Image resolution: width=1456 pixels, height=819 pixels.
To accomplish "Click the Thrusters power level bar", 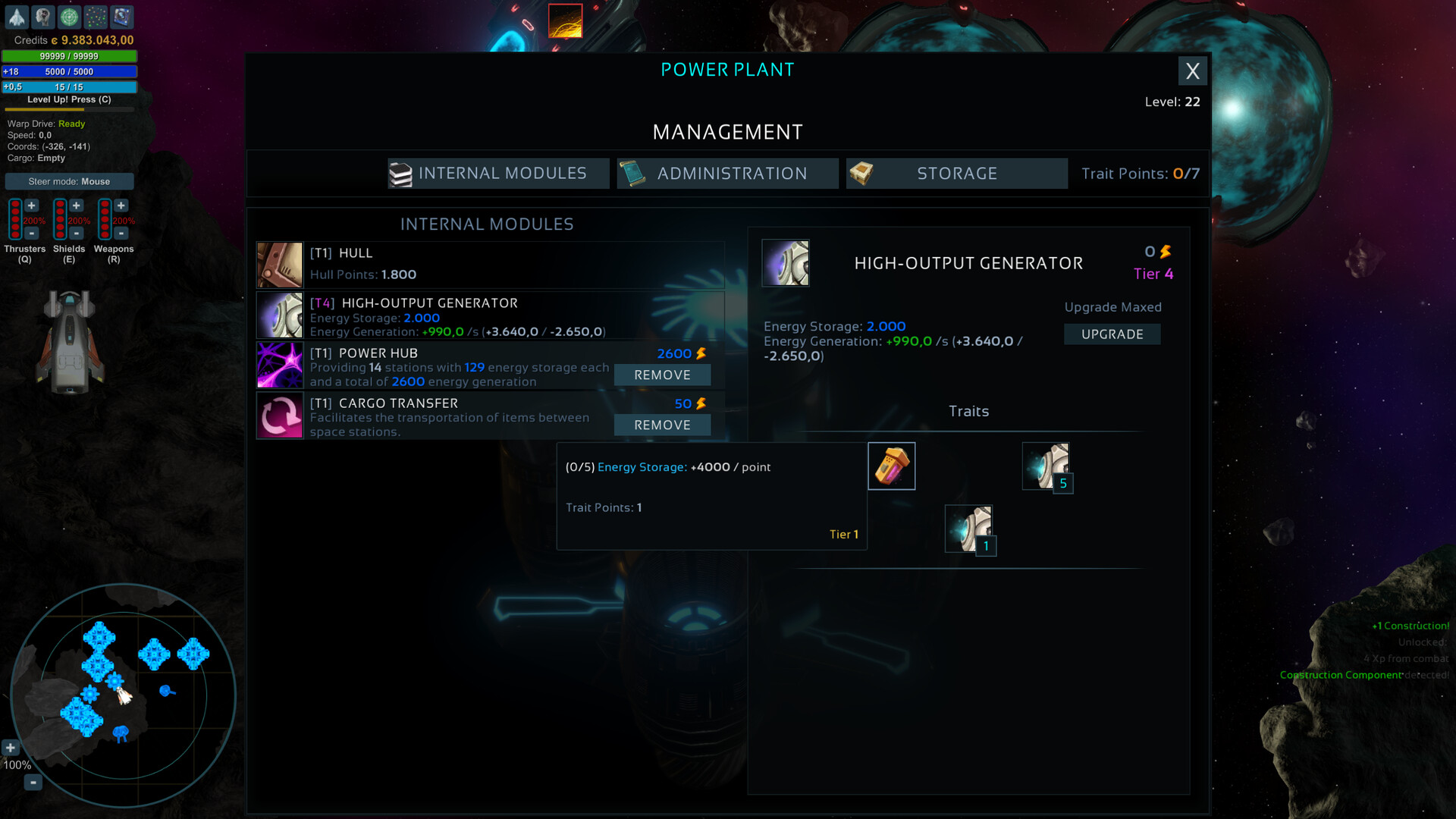I will [15, 220].
